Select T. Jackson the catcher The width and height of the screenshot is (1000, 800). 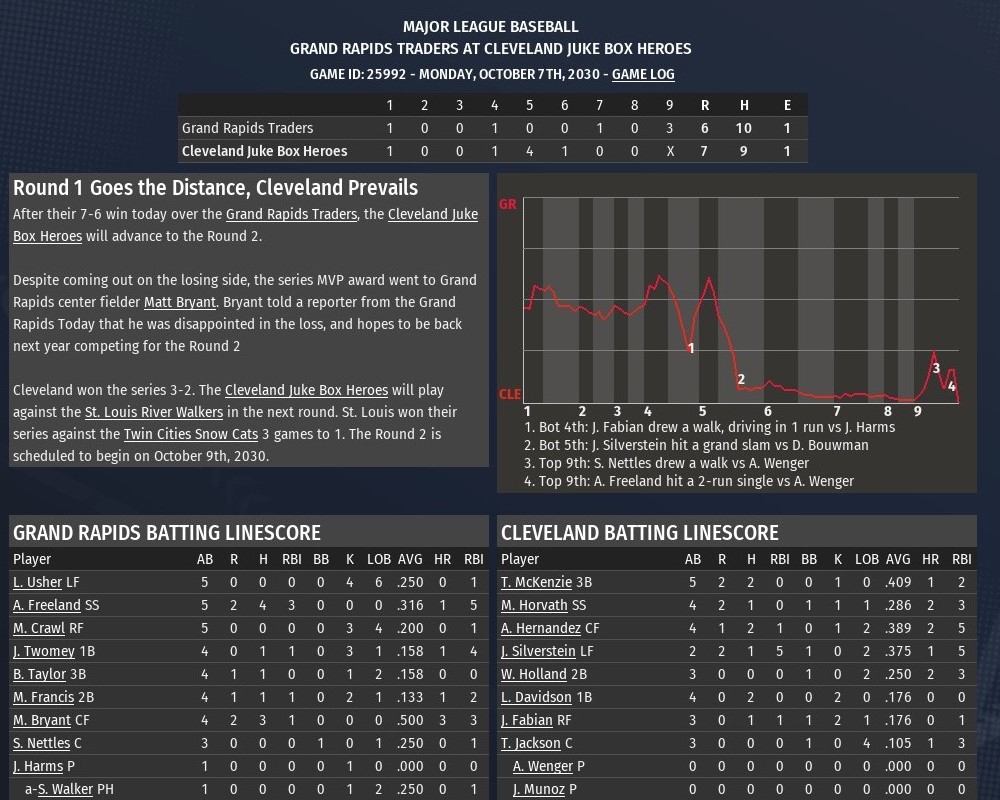tap(530, 743)
